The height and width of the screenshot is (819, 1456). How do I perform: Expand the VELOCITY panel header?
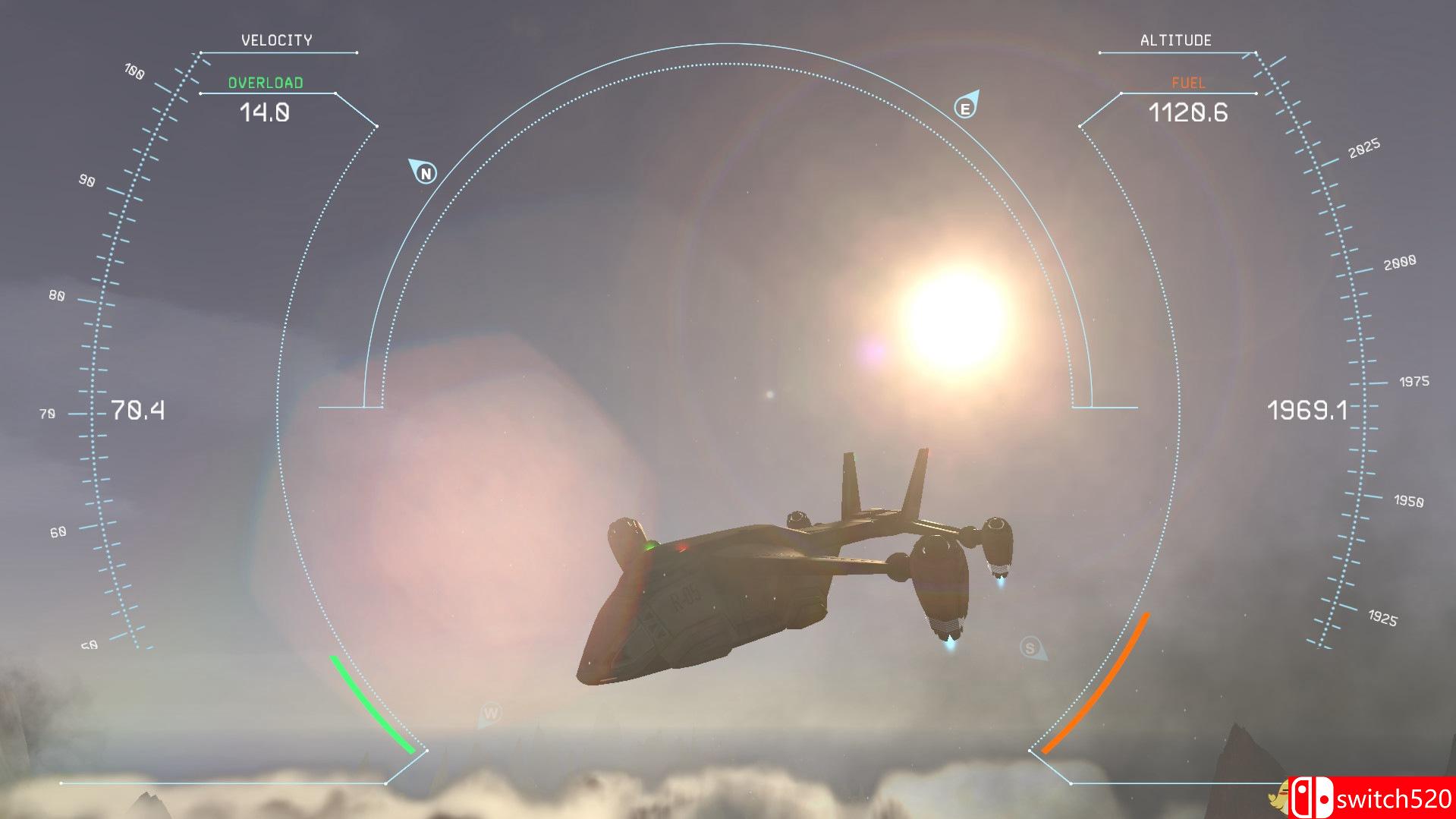pyautogui.click(x=278, y=39)
